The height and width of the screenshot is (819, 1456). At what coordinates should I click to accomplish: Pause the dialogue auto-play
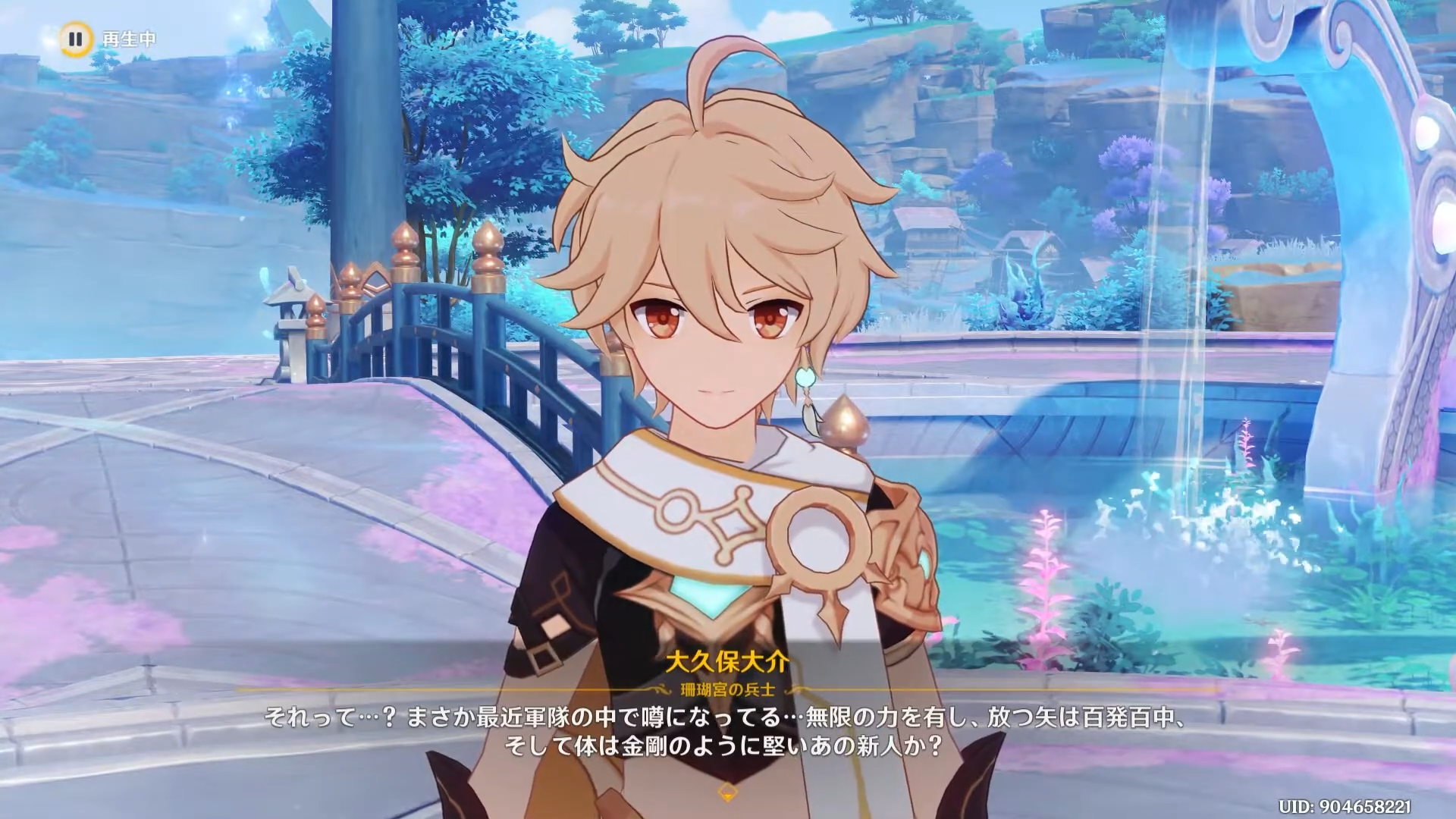tap(74, 39)
